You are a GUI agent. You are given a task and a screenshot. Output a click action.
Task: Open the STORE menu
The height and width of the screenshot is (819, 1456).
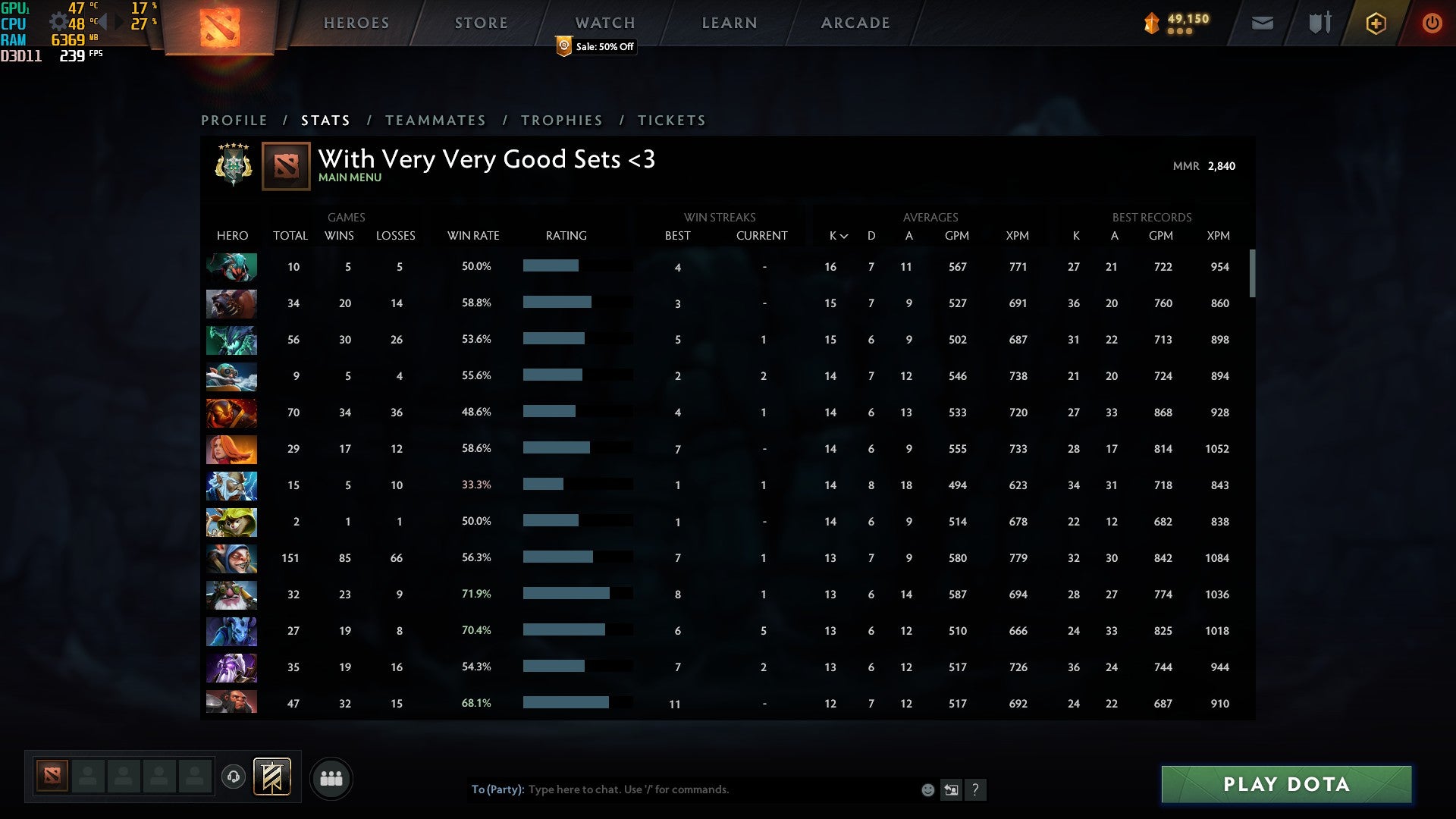pos(481,23)
